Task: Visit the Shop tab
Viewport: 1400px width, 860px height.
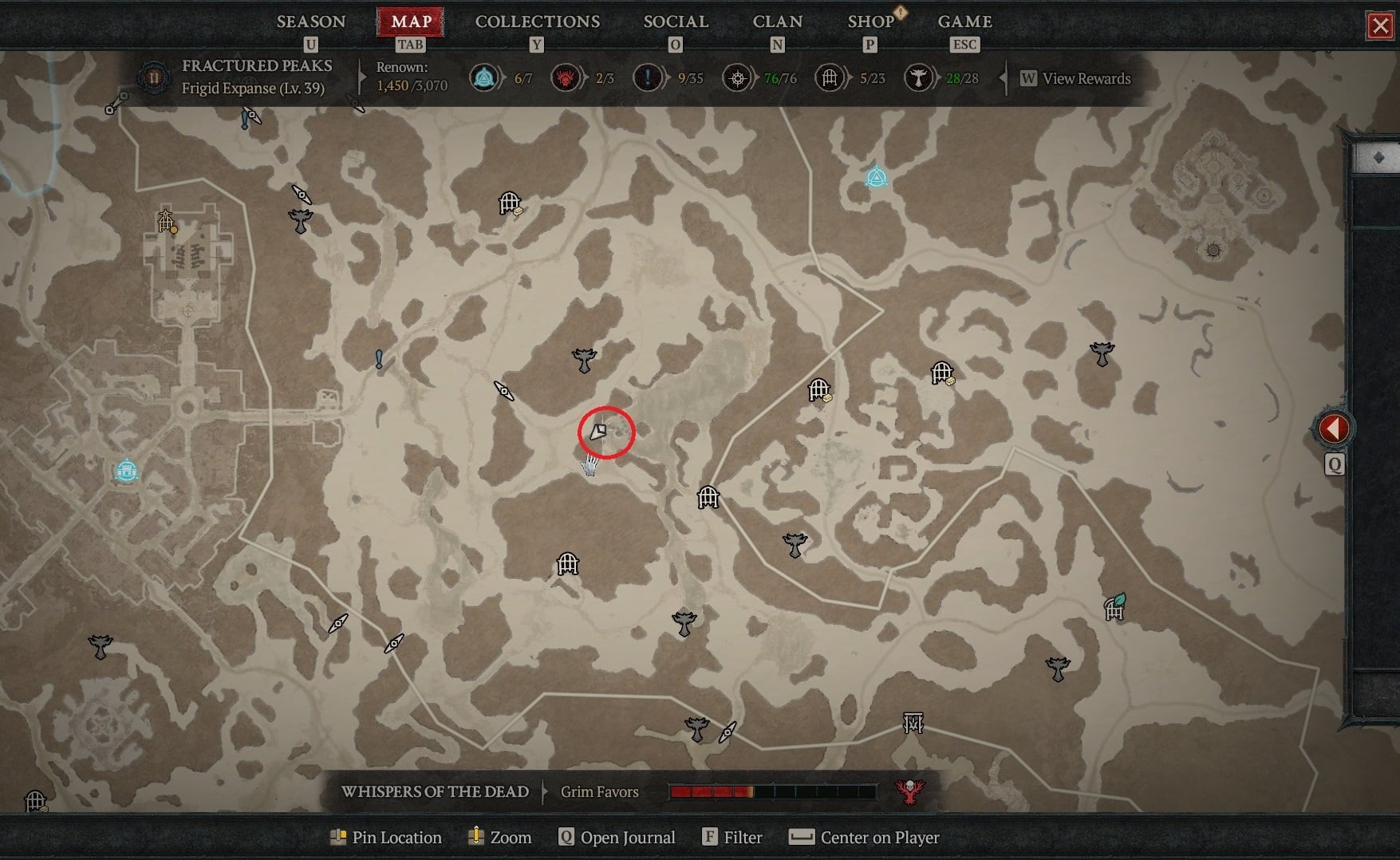Action: (870, 22)
